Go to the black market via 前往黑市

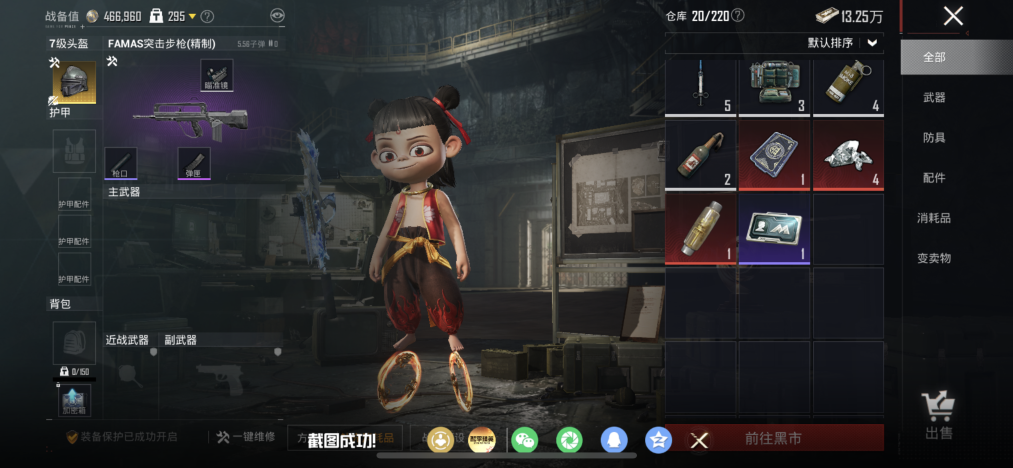pyautogui.click(x=773, y=439)
